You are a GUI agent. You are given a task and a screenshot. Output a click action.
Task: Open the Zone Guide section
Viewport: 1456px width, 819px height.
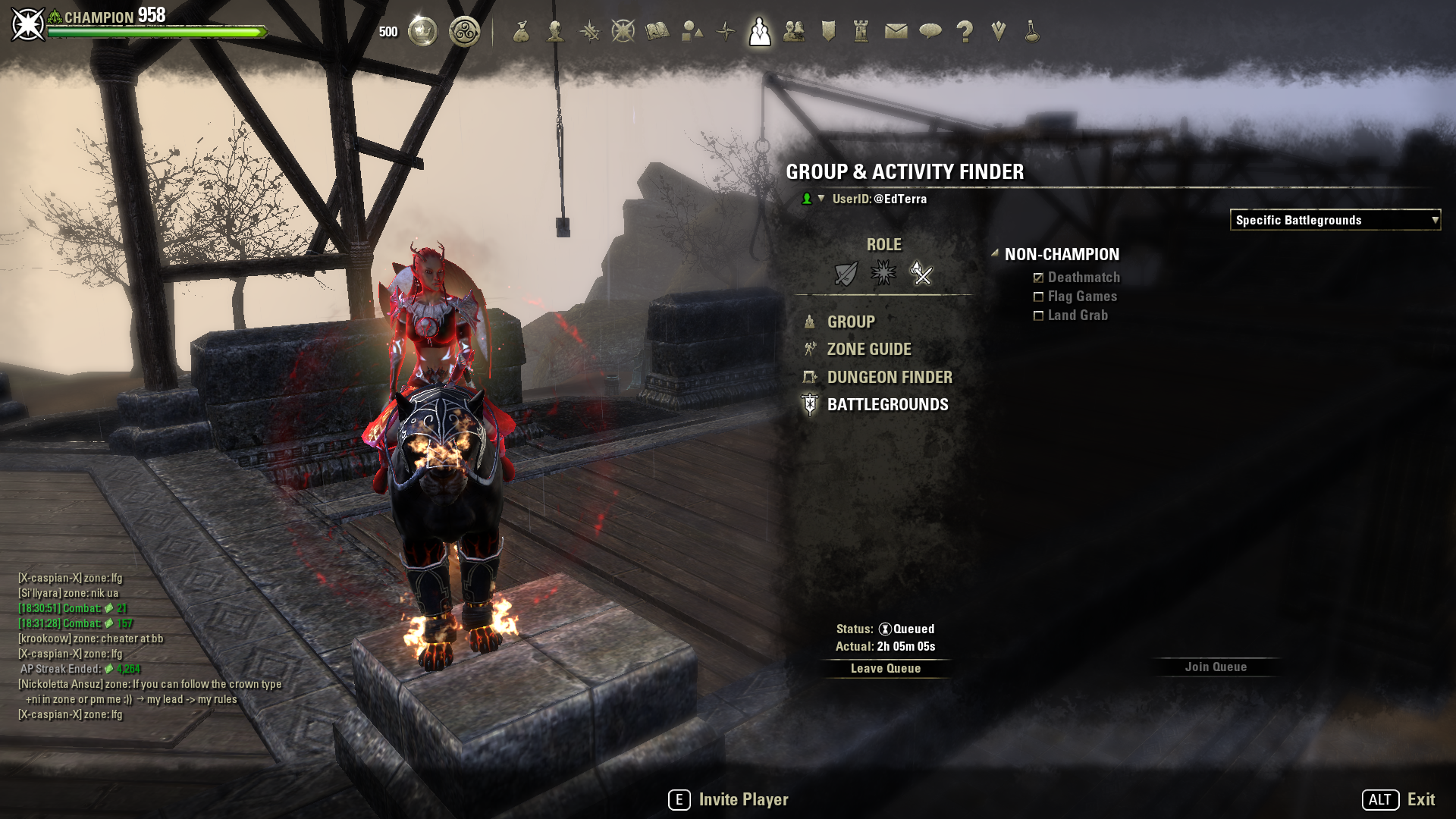(869, 350)
